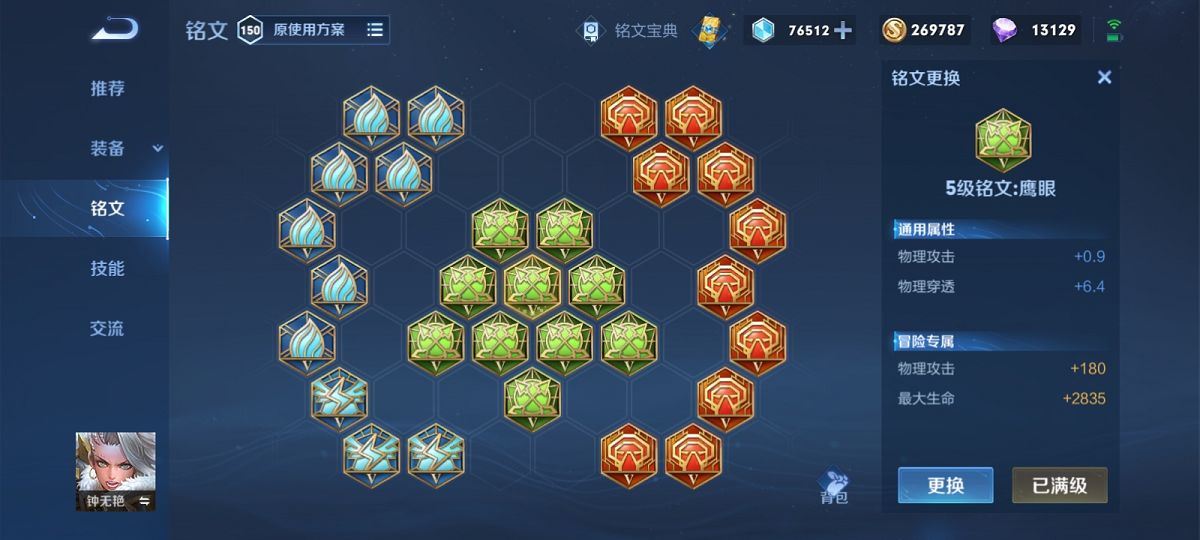Screen dimensions: 1200x540
Task: Open the 背包 bag icon
Action: (833, 487)
